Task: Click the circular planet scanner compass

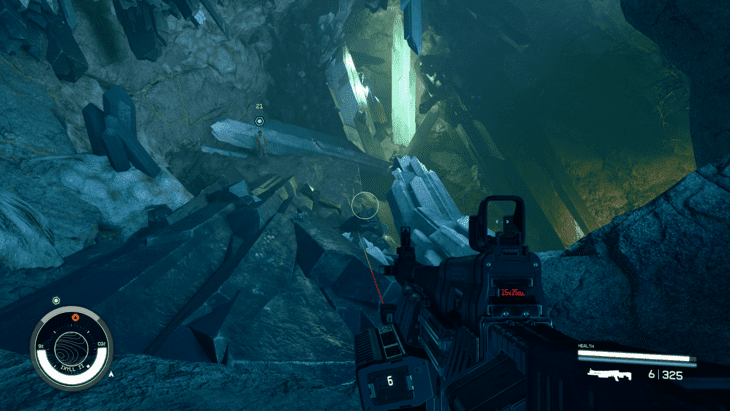Action: point(71,348)
